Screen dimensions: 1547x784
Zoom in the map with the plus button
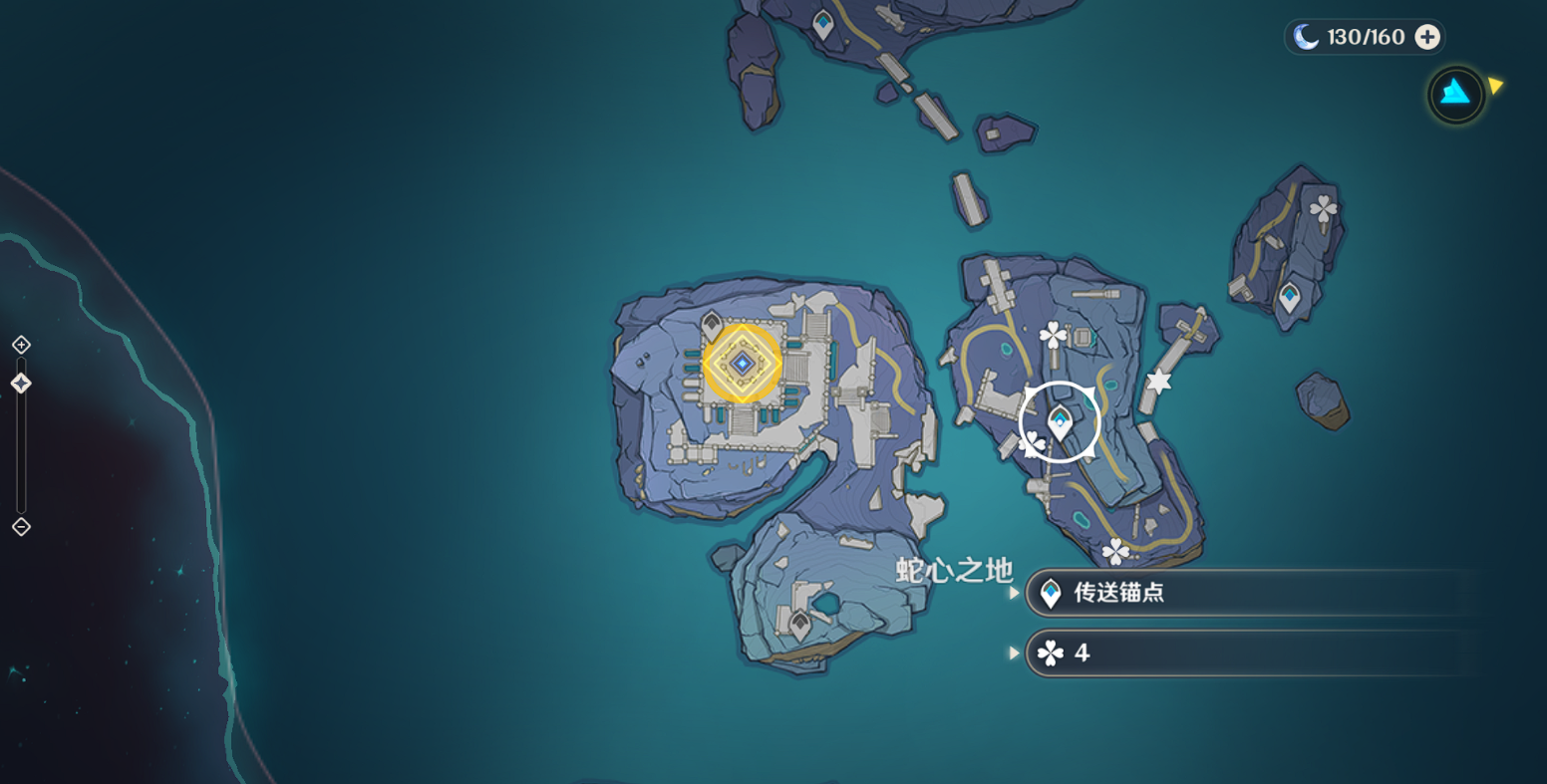pyautogui.click(x=21, y=345)
